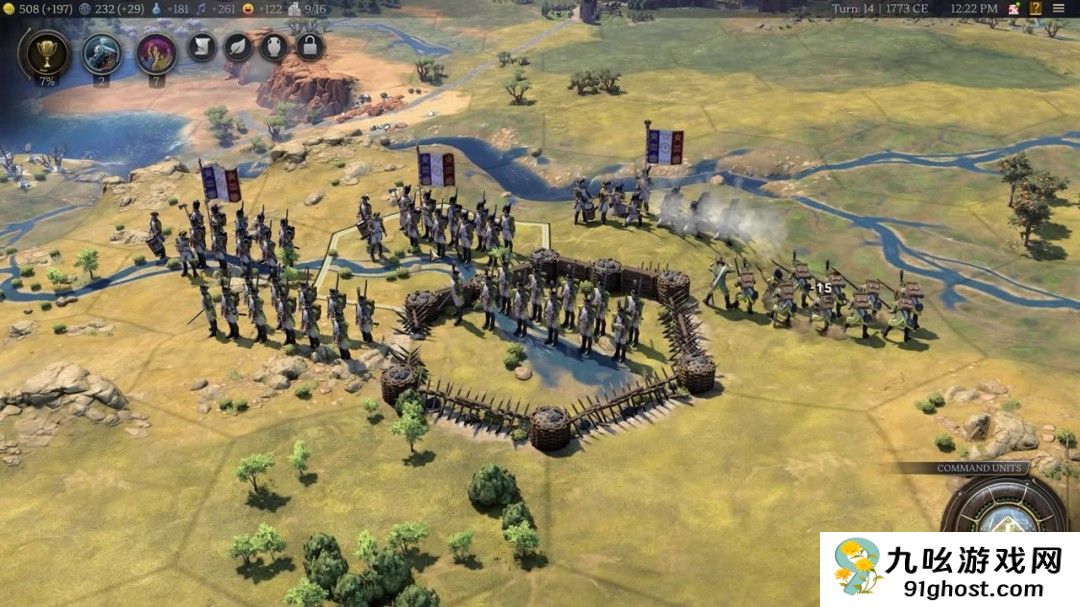Click the leaf icon button
1080x607 pixels.
pyautogui.click(x=238, y=47)
